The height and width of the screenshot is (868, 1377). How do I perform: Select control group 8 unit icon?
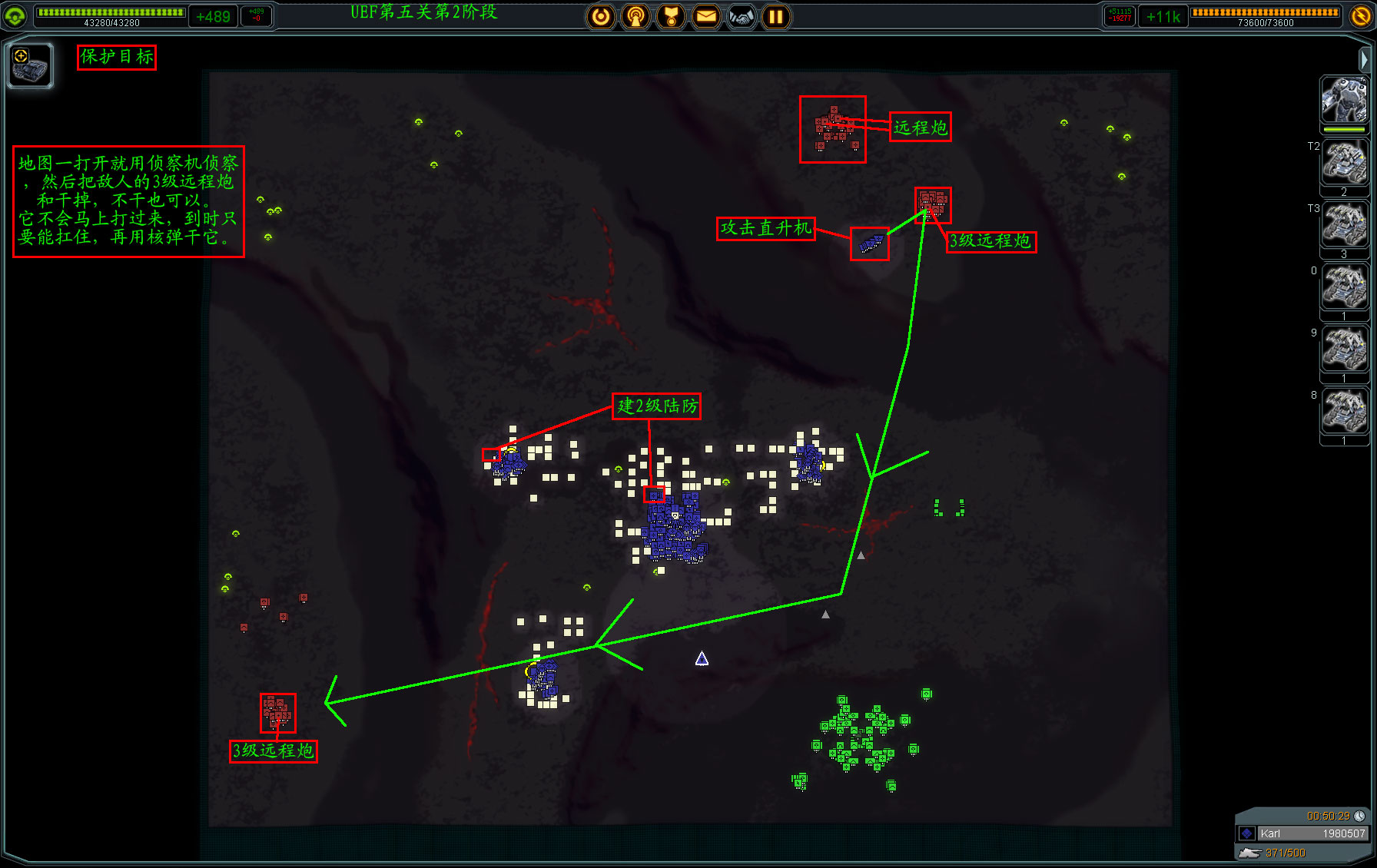tap(1344, 412)
